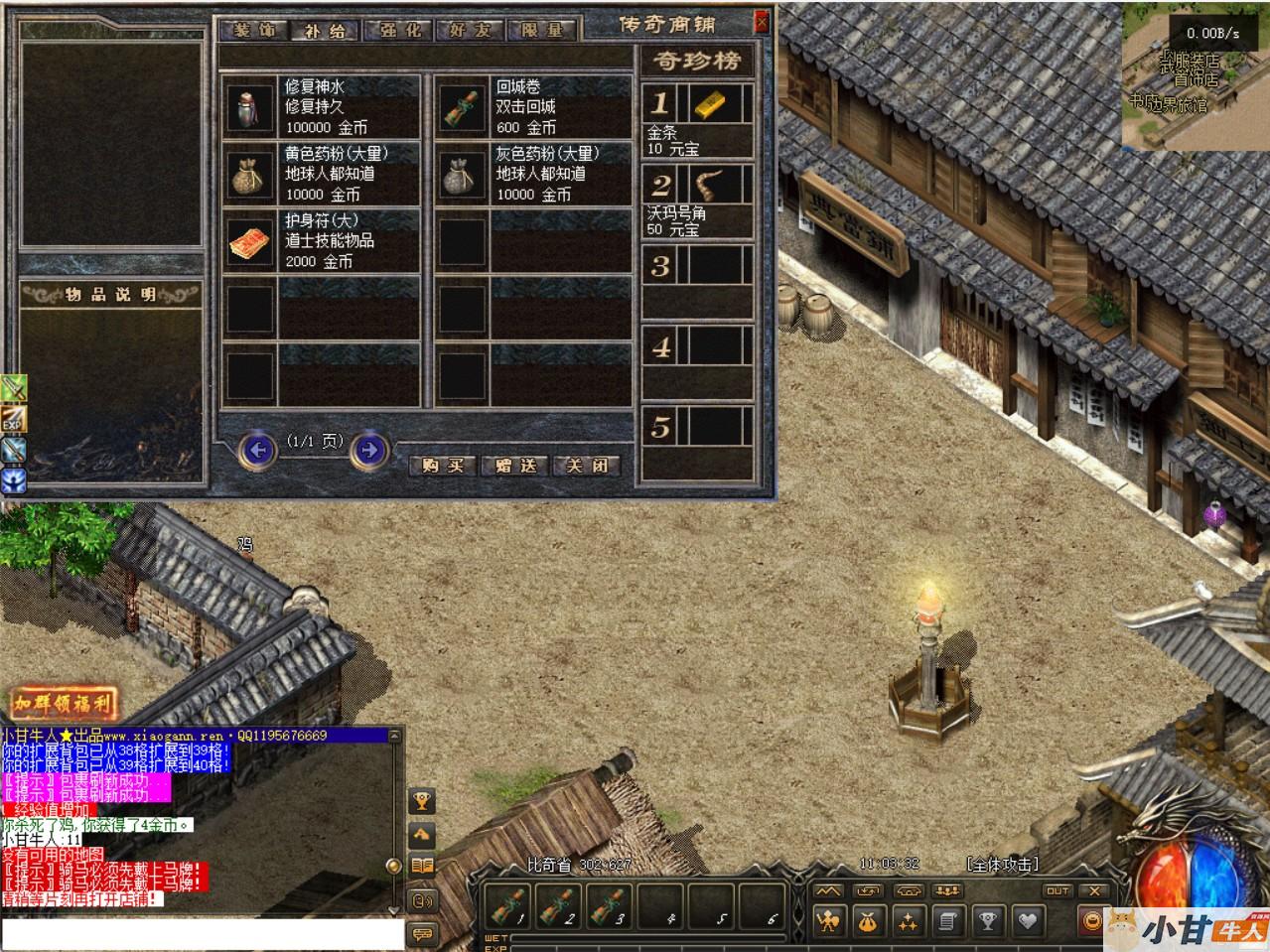This screenshot has width=1270, height=952.
Task: Click the 关闭 button in the shop
Action: (x=586, y=466)
